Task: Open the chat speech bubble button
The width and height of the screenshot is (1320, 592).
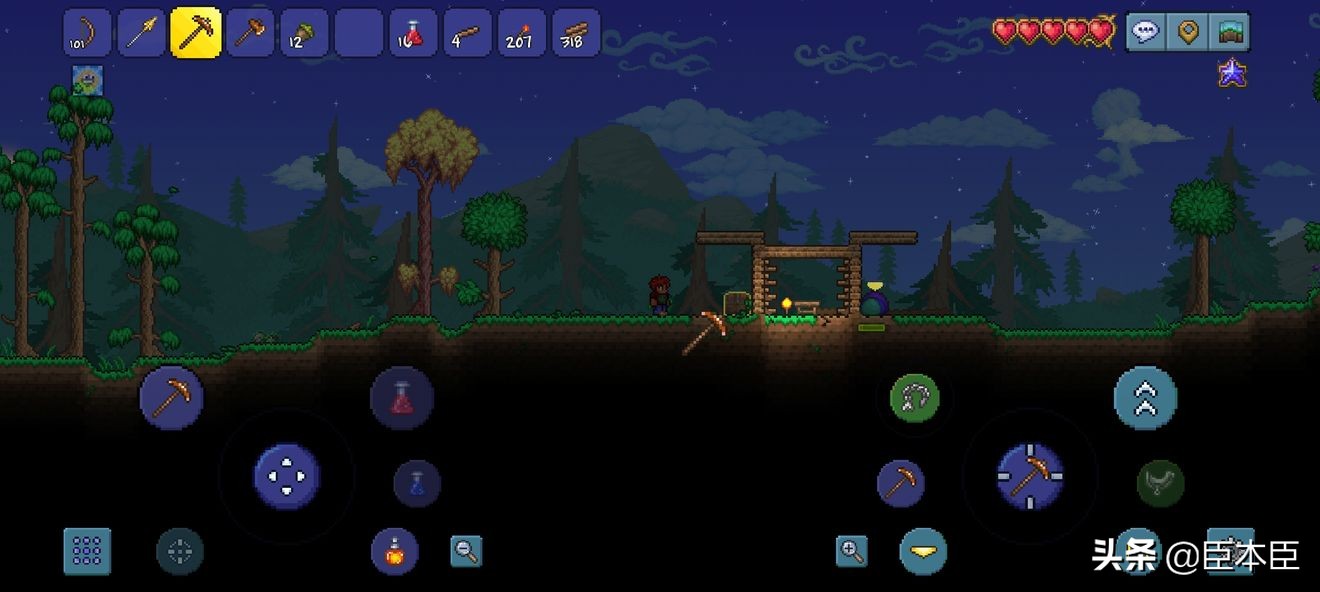Action: [1146, 32]
